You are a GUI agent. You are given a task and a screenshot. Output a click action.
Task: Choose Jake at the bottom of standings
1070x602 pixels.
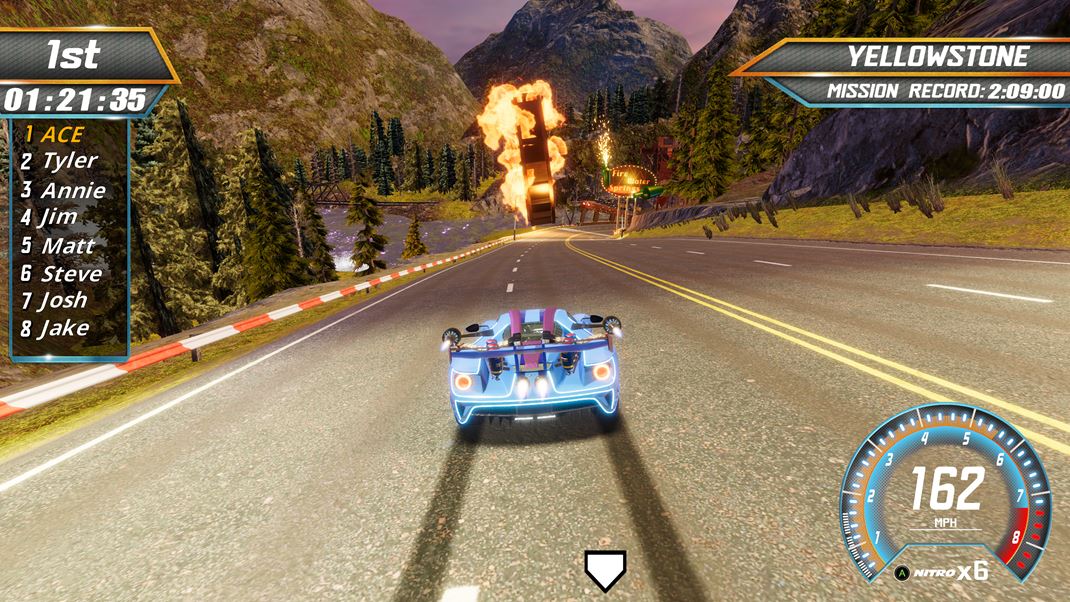[55, 328]
